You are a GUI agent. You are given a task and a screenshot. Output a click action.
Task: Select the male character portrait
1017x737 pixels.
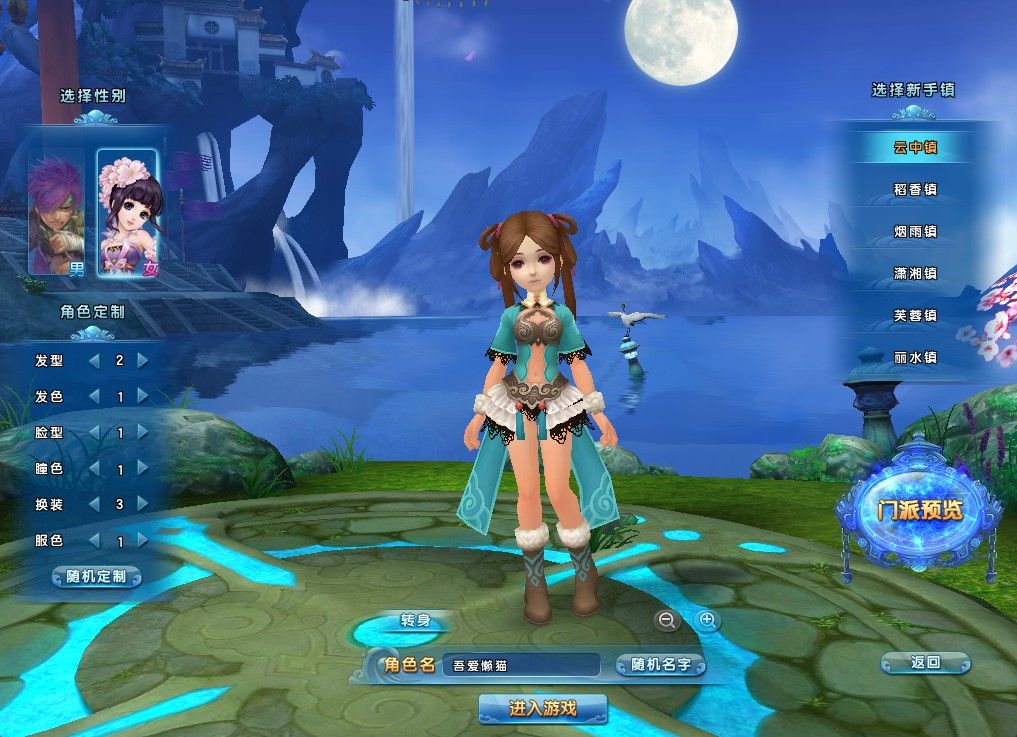click(56, 212)
